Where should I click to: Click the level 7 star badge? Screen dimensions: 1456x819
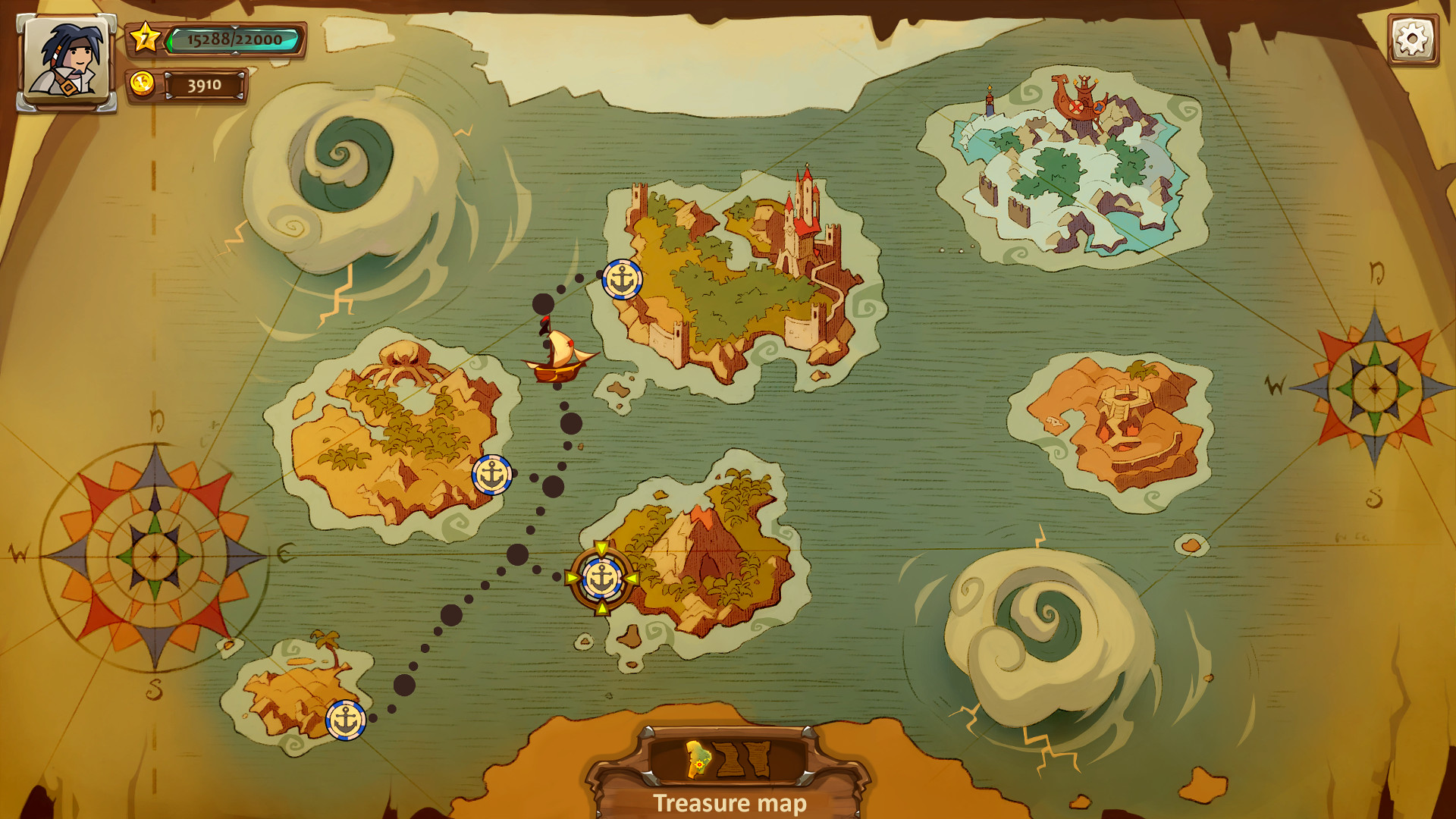(x=146, y=36)
